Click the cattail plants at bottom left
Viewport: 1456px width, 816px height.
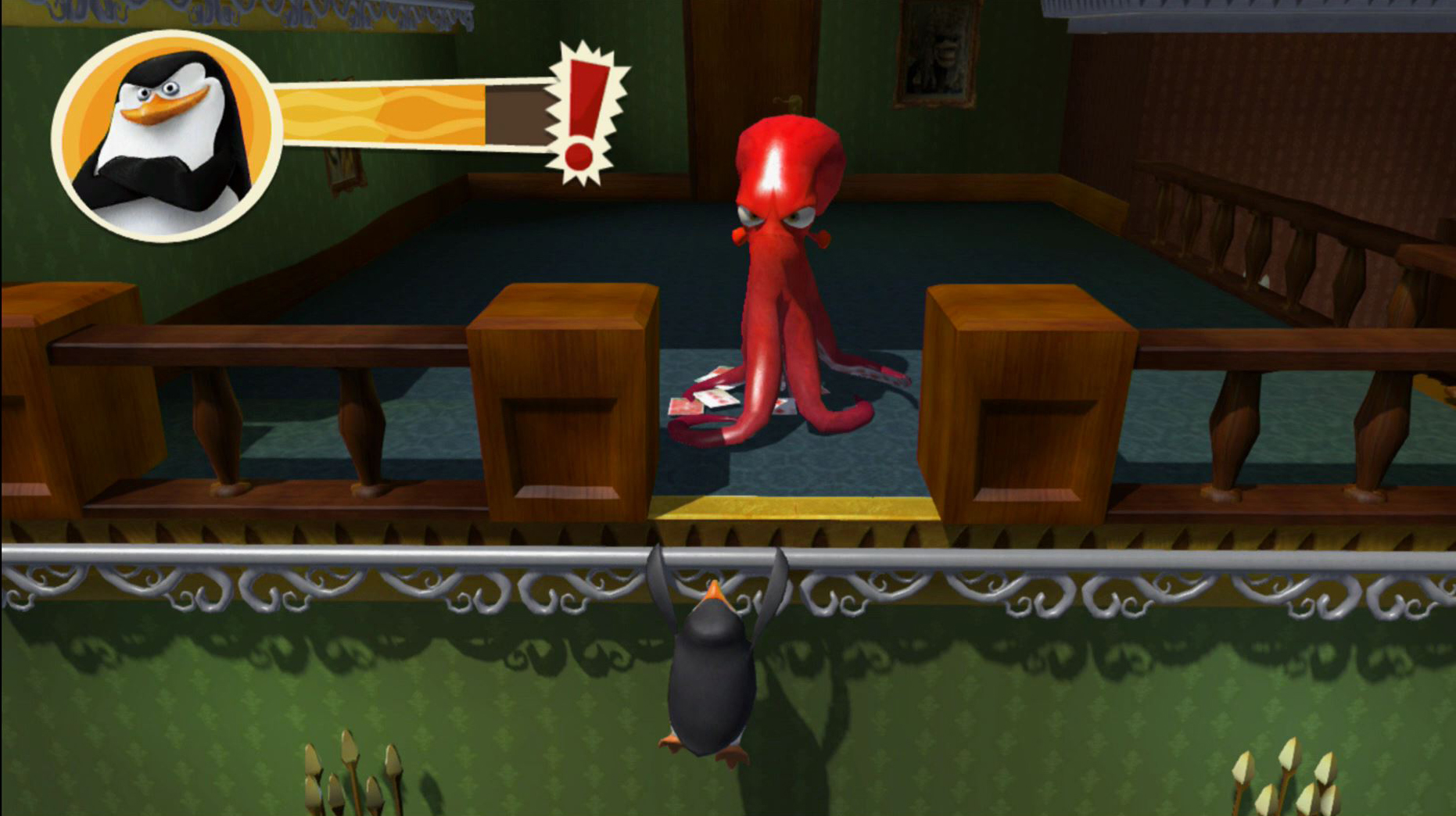[x=352, y=782]
